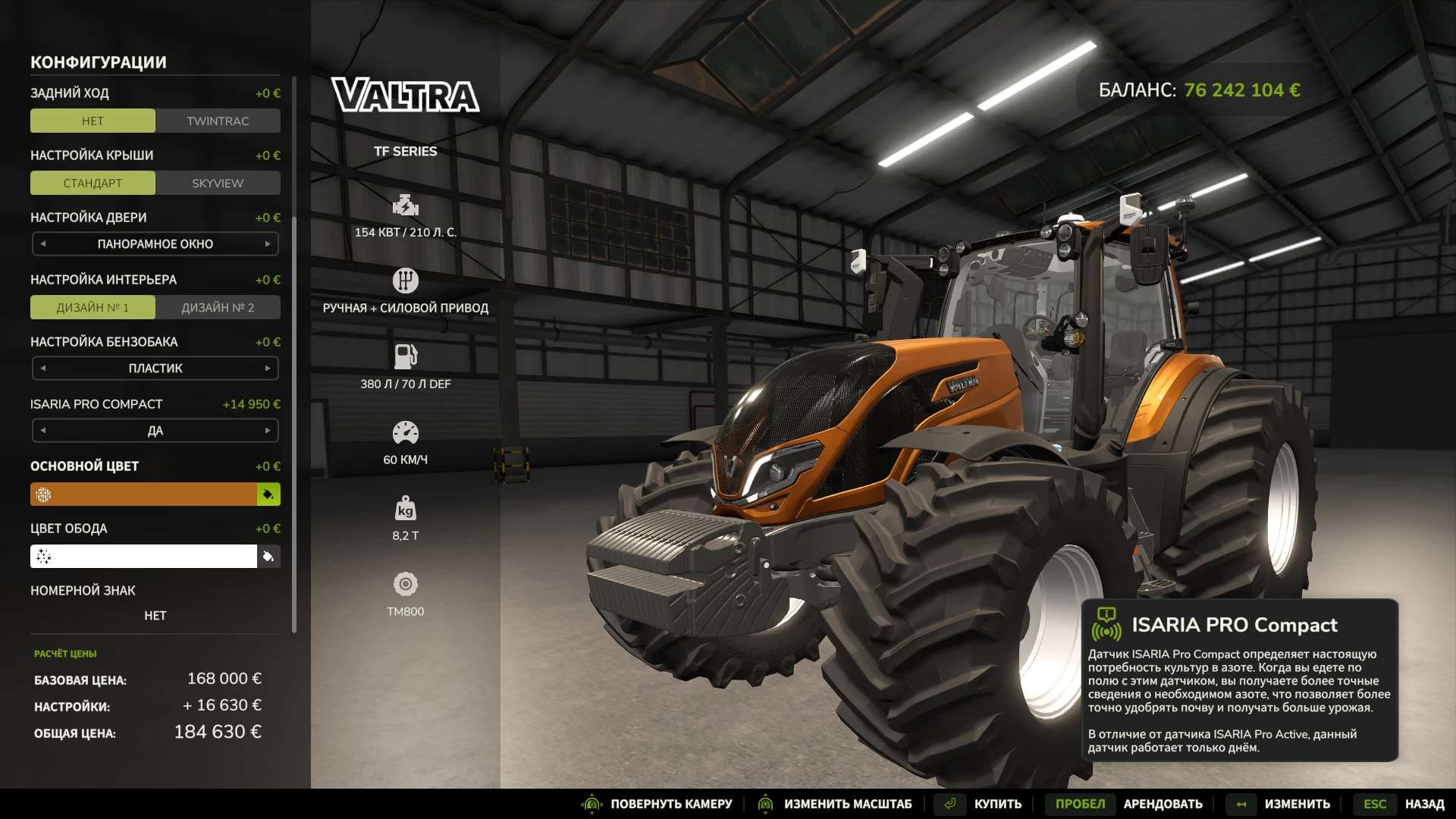Image resolution: width=1456 pixels, height=819 pixels.
Task: Click right arrow on door setting
Action: point(268,244)
